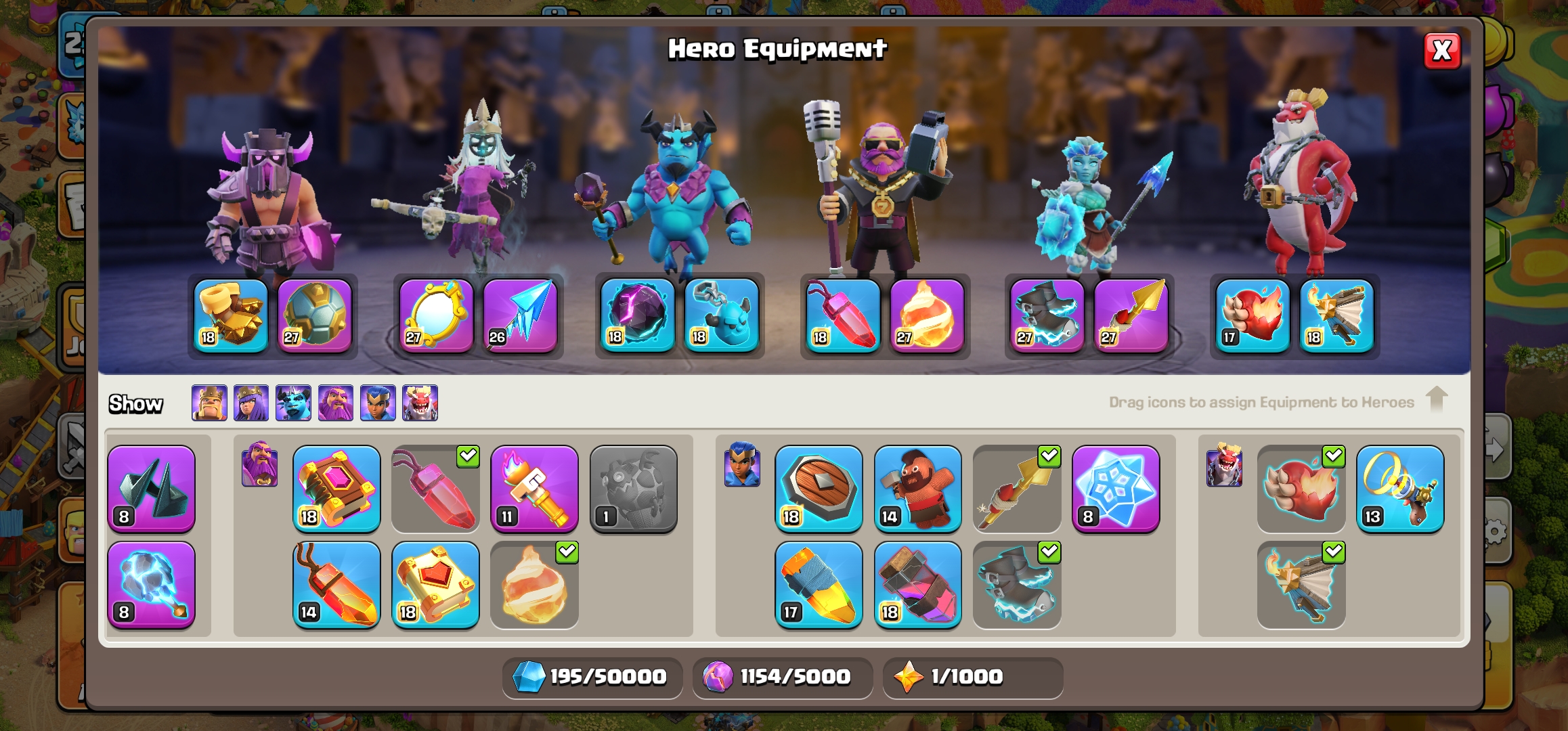Viewport: 1568px width, 731px height.
Task: Select the equipped golden boots slot
Action: click(x=231, y=315)
